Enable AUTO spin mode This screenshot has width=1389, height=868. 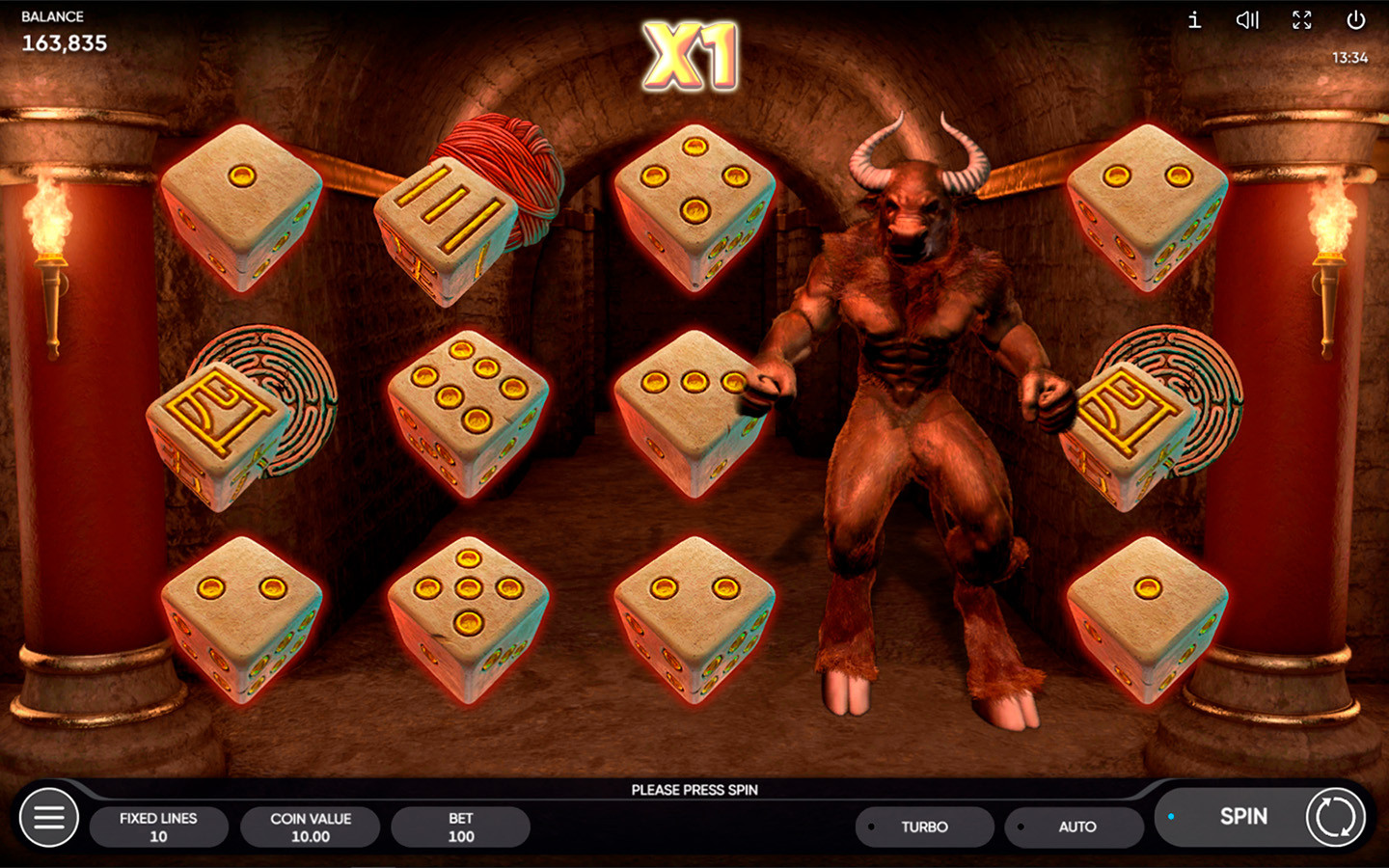(x=1076, y=827)
